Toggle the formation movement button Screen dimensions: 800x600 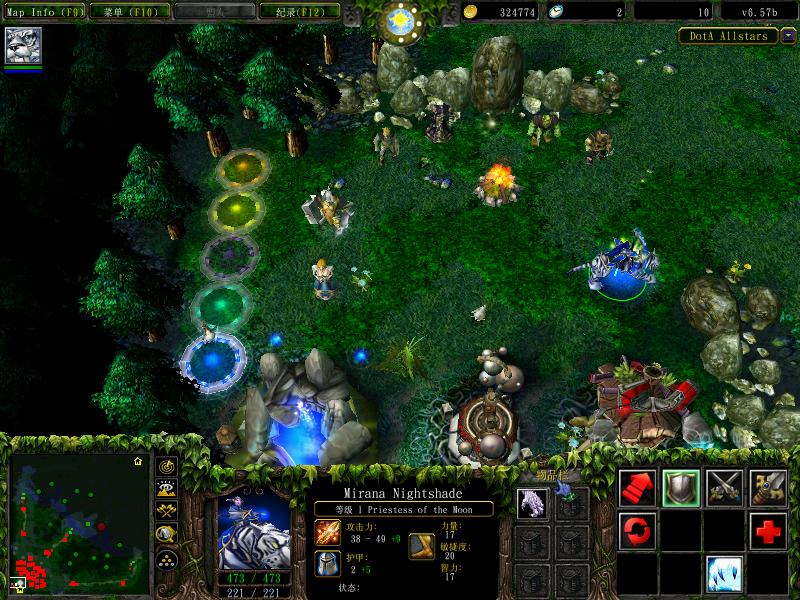tap(166, 558)
